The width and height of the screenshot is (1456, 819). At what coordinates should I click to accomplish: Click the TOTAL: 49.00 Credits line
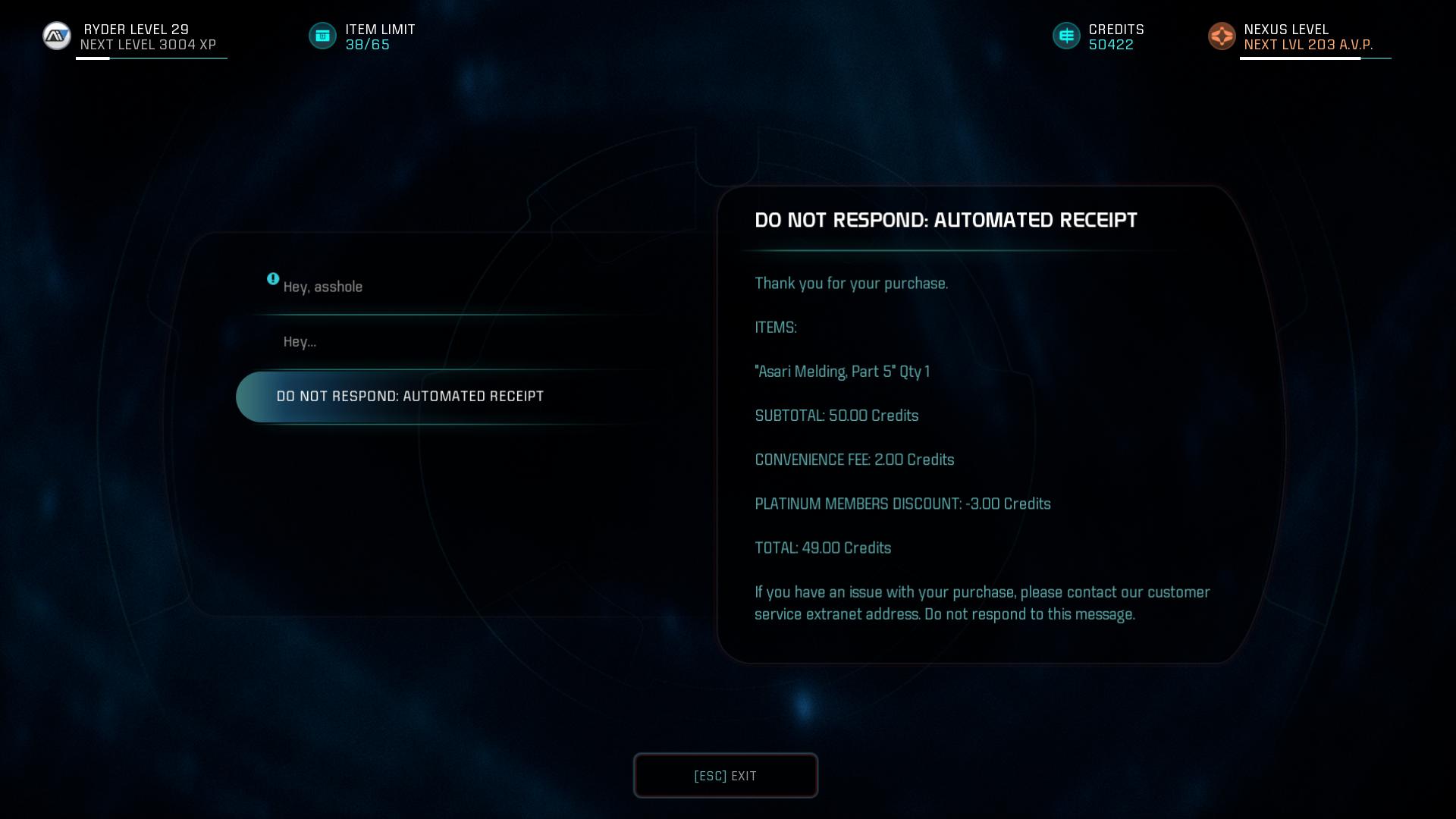pyautogui.click(x=823, y=548)
